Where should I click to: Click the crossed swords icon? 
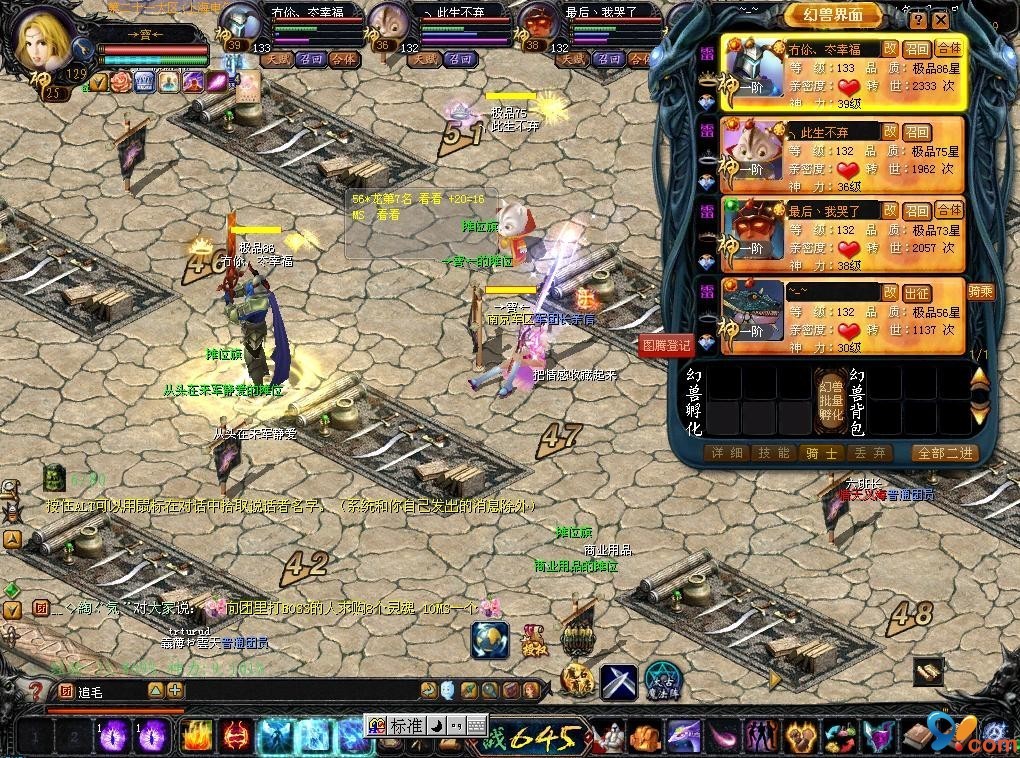tap(619, 682)
